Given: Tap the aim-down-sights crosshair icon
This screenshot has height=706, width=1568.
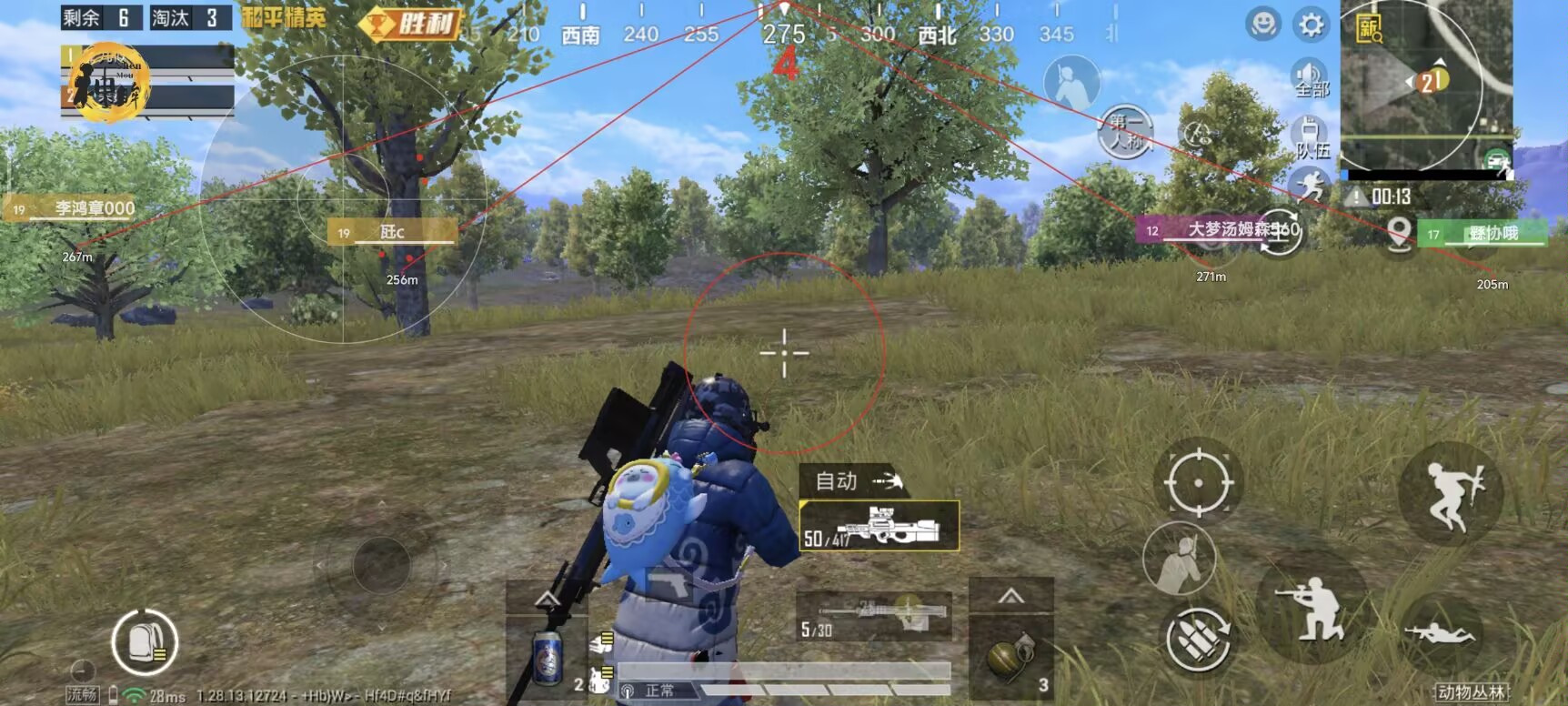Looking at the screenshot, I should pos(1200,483).
